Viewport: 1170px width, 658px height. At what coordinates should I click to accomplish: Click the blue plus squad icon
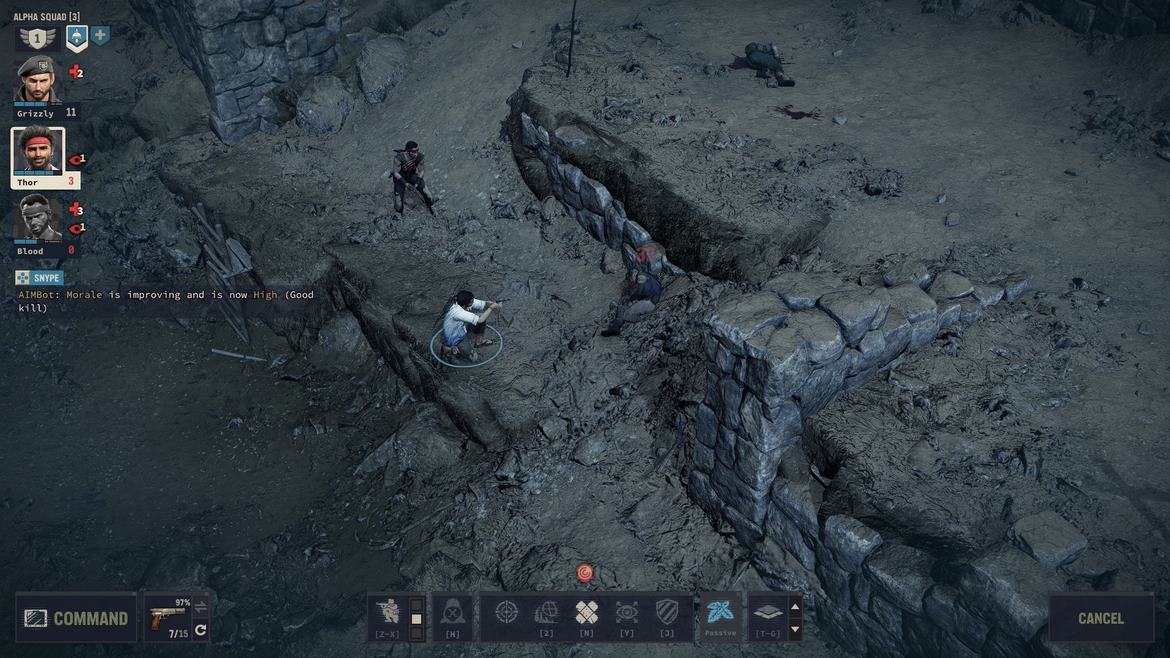pos(101,36)
